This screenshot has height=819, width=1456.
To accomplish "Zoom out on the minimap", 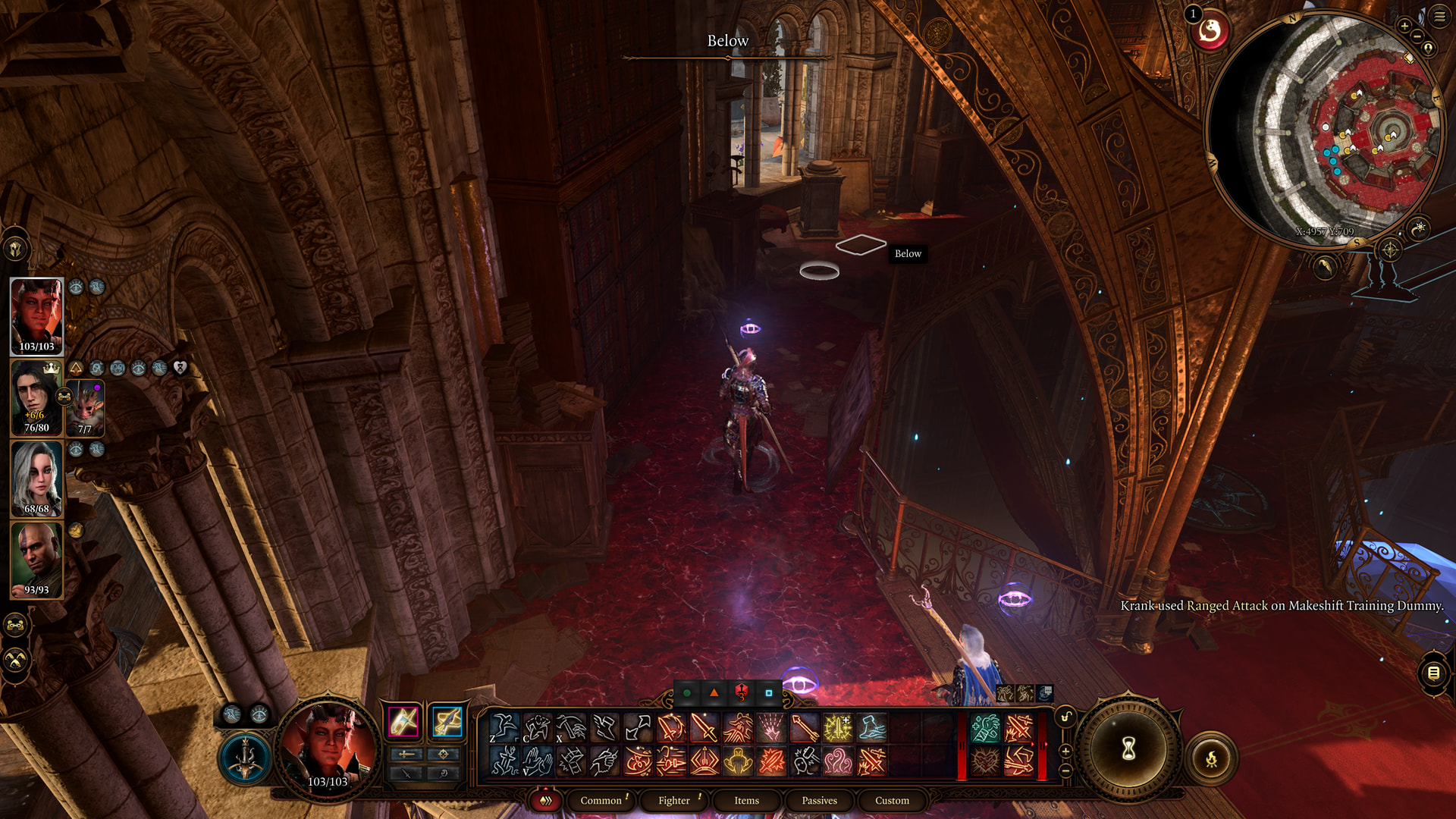I will click(1417, 36).
